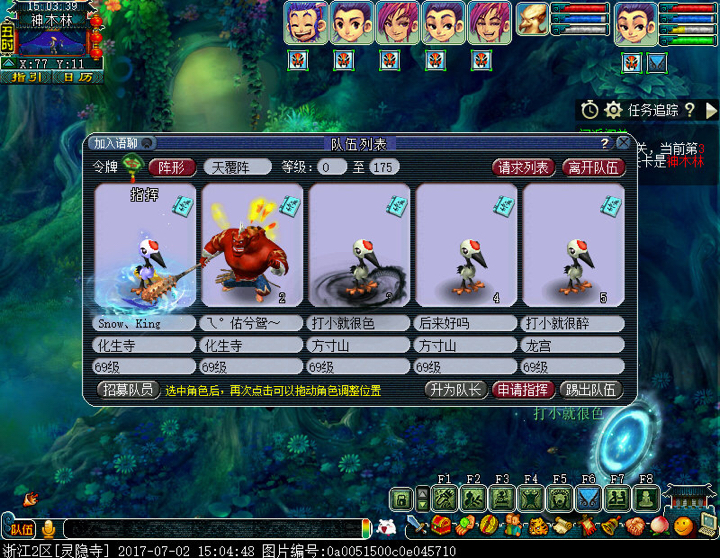
Task: Open the 指引 guide button
Action: (27, 76)
